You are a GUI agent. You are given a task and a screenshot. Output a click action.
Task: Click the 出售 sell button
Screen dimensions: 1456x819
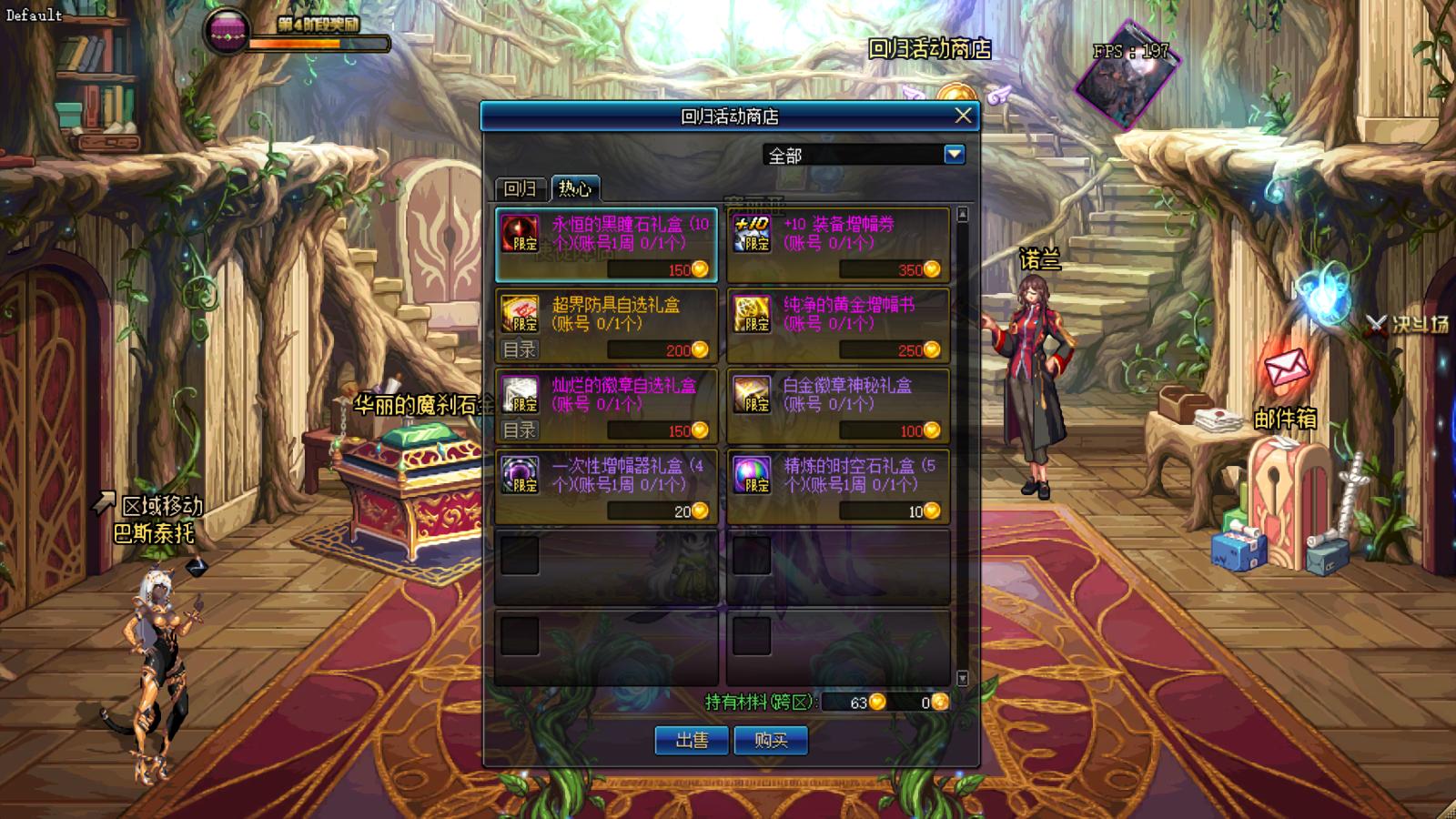tap(692, 740)
